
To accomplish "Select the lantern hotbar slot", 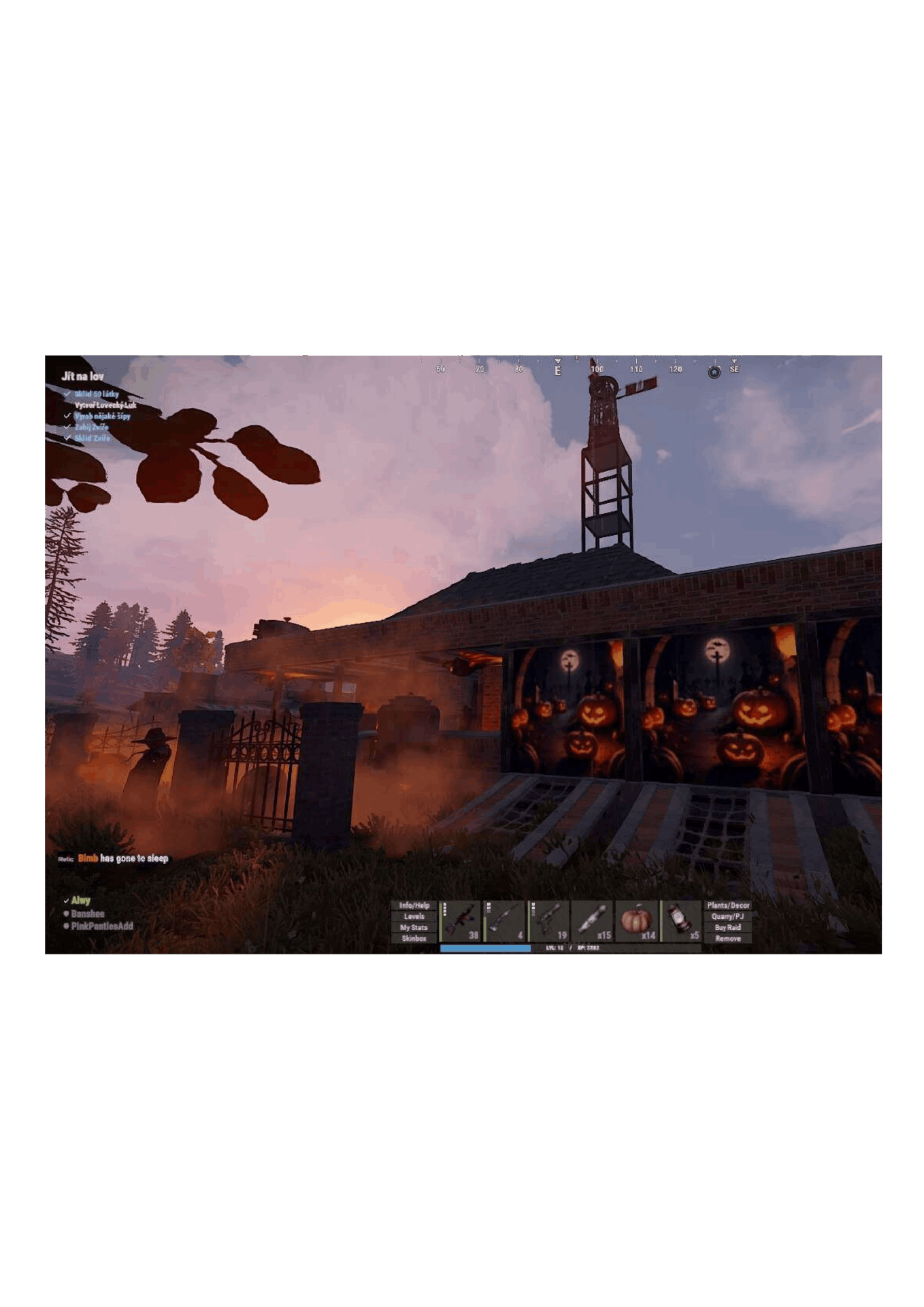I will coord(680,921).
